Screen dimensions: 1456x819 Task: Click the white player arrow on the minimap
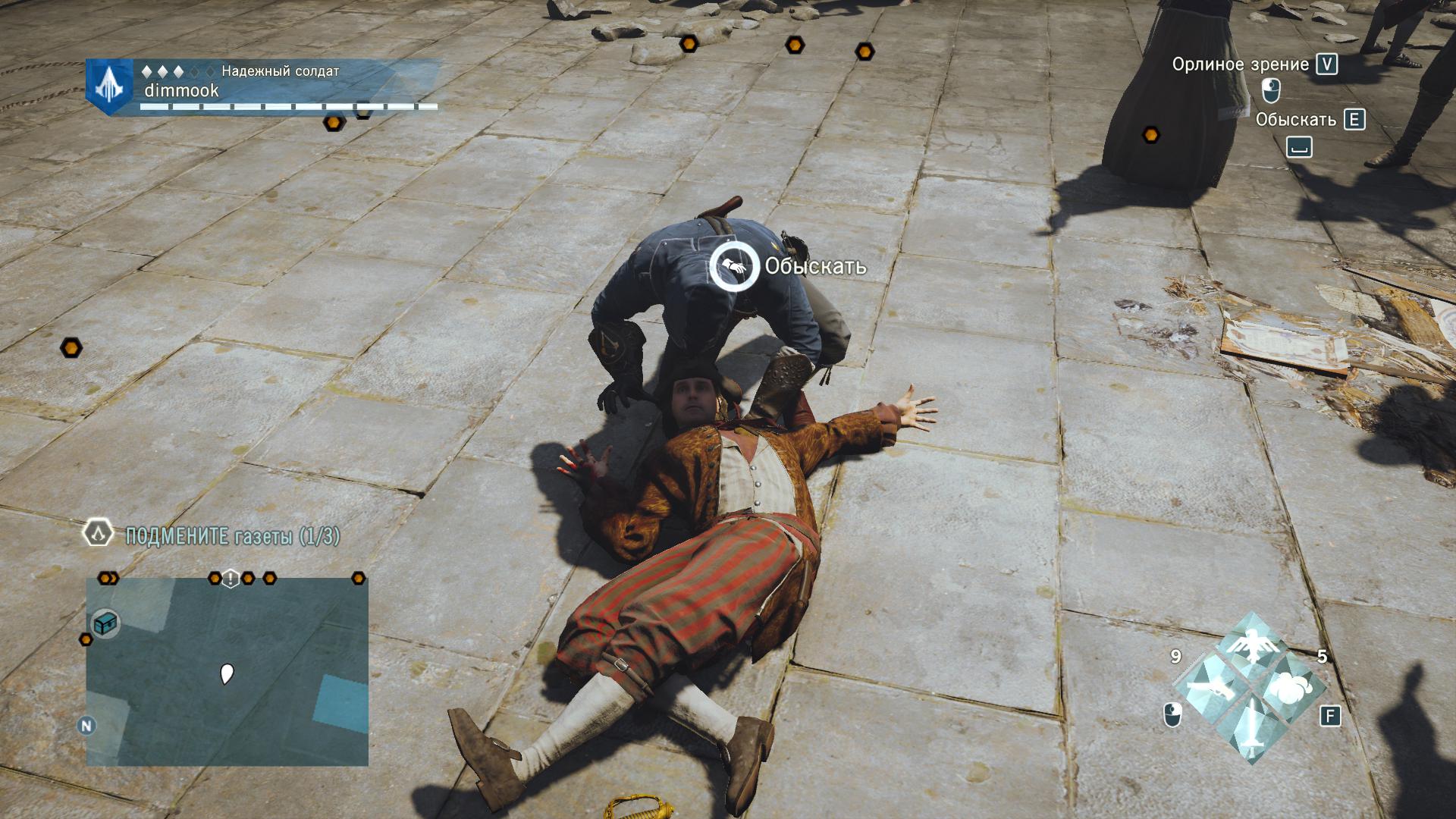[226, 673]
